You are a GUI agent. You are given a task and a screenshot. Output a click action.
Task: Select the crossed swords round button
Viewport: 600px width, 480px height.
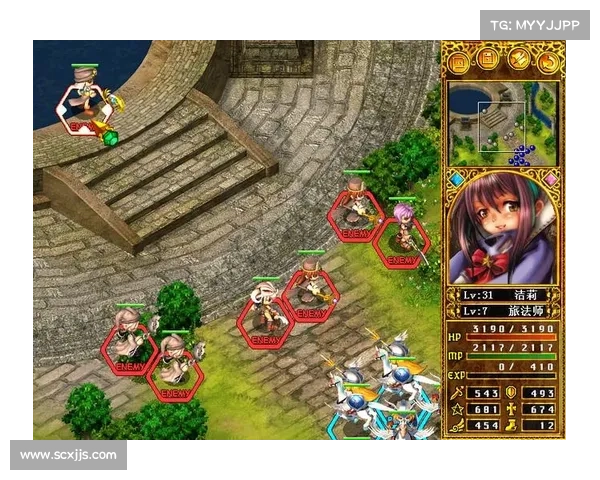coord(518,62)
